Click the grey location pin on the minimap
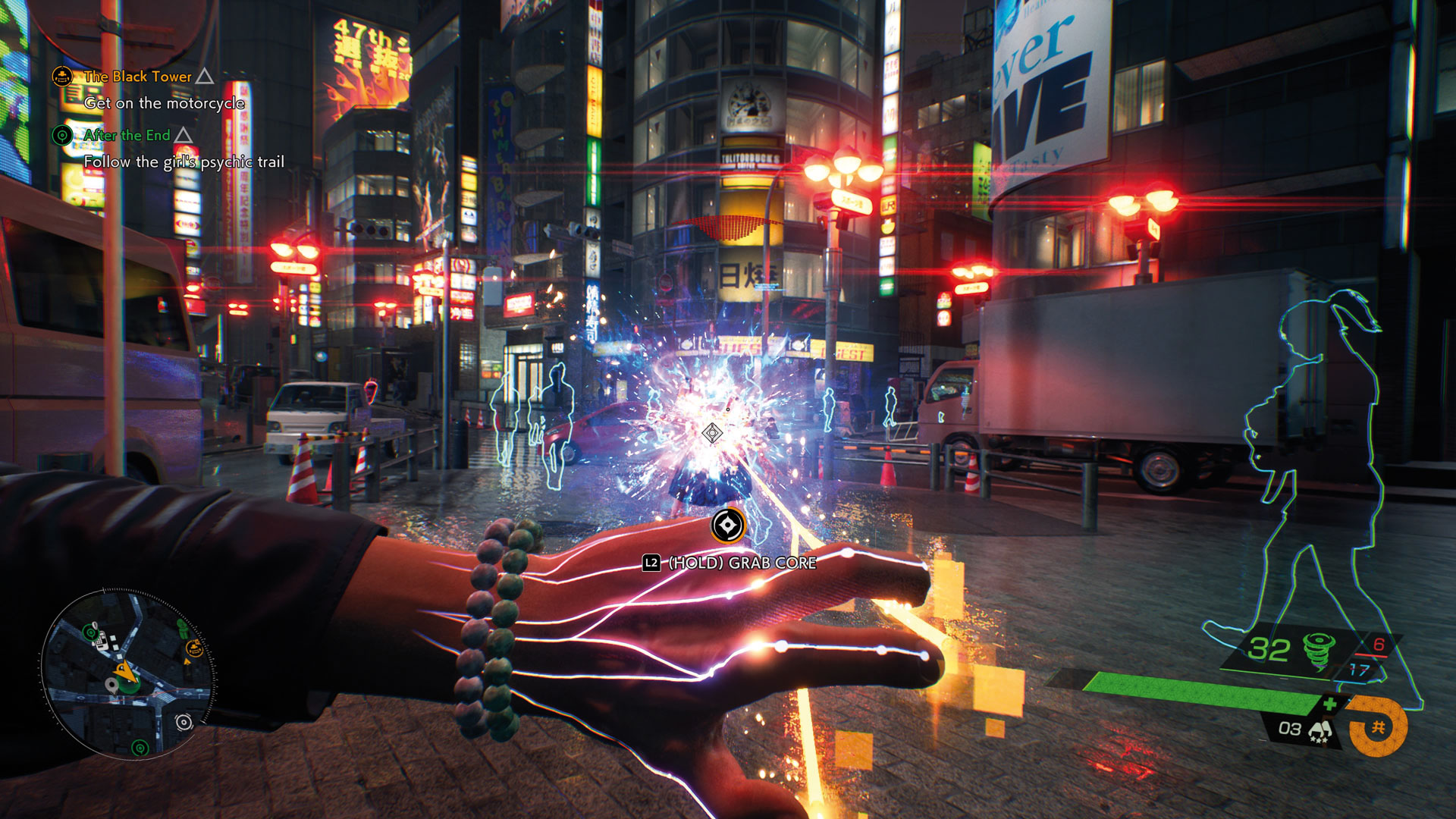Viewport: 1456px width, 819px height. [113, 686]
